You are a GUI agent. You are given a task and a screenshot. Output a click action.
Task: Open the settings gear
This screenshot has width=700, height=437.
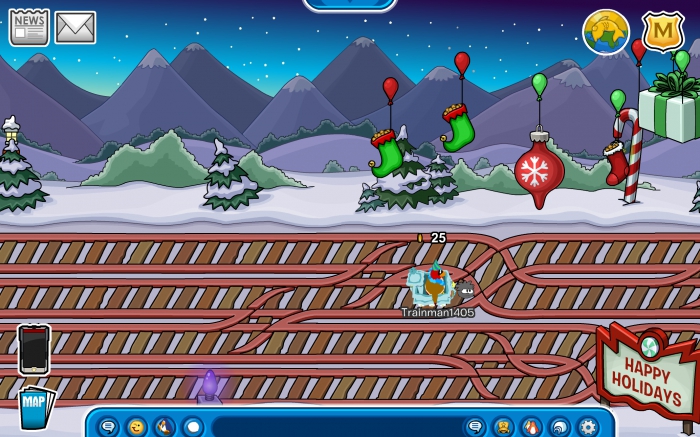pyautogui.click(x=587, y=427)
